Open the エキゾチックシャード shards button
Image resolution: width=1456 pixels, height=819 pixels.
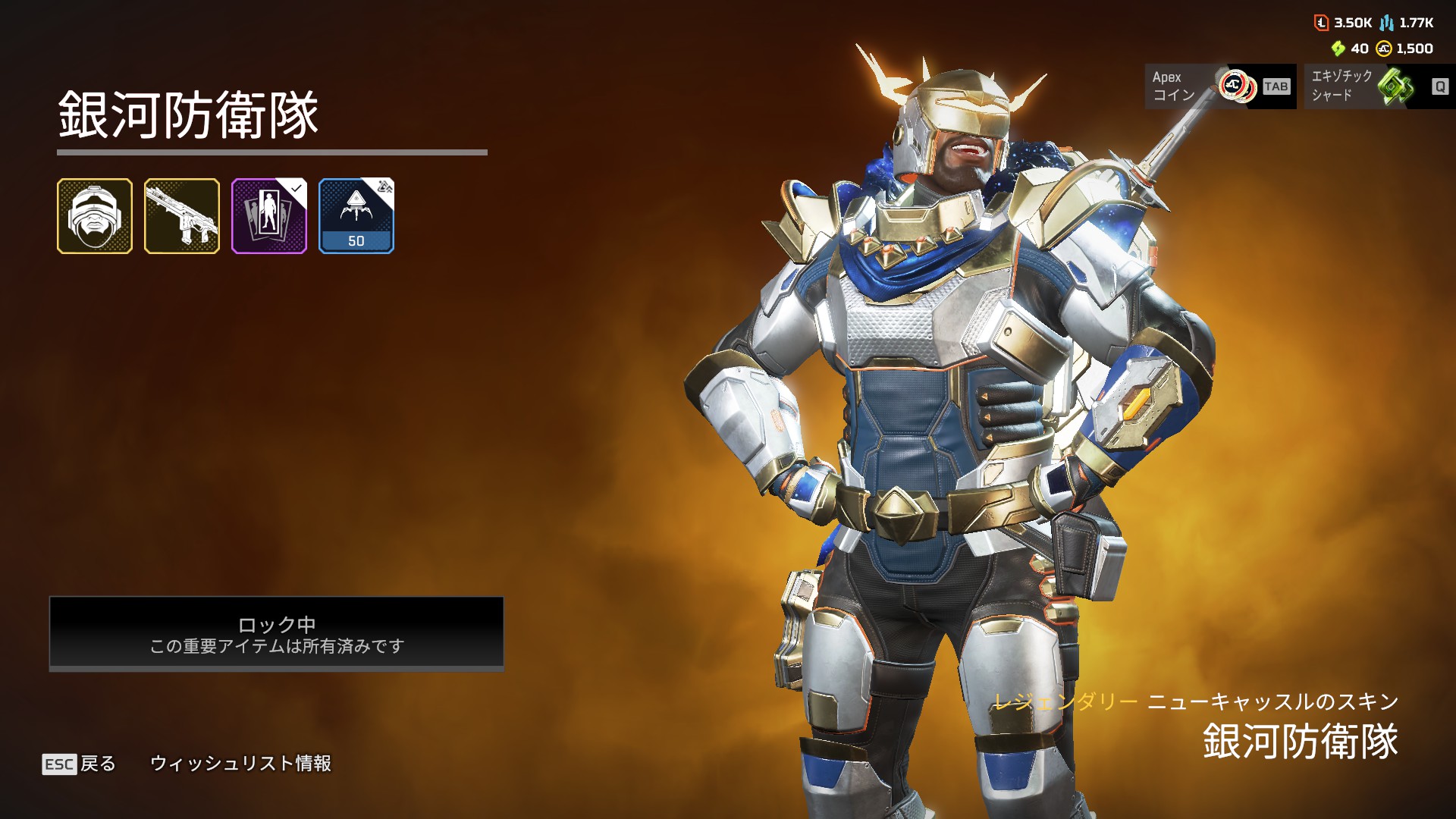coord(1379,86)
